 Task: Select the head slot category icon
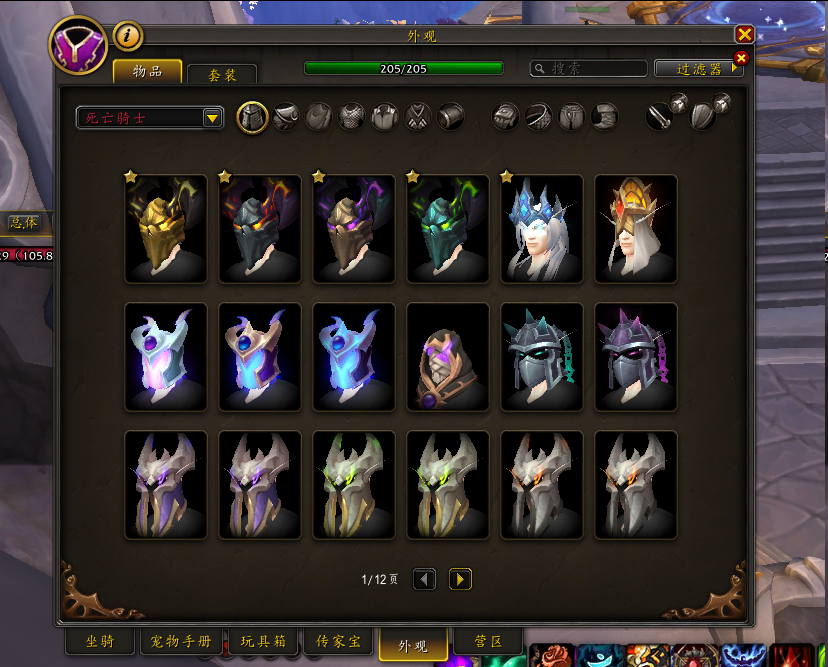pos(252,117)
